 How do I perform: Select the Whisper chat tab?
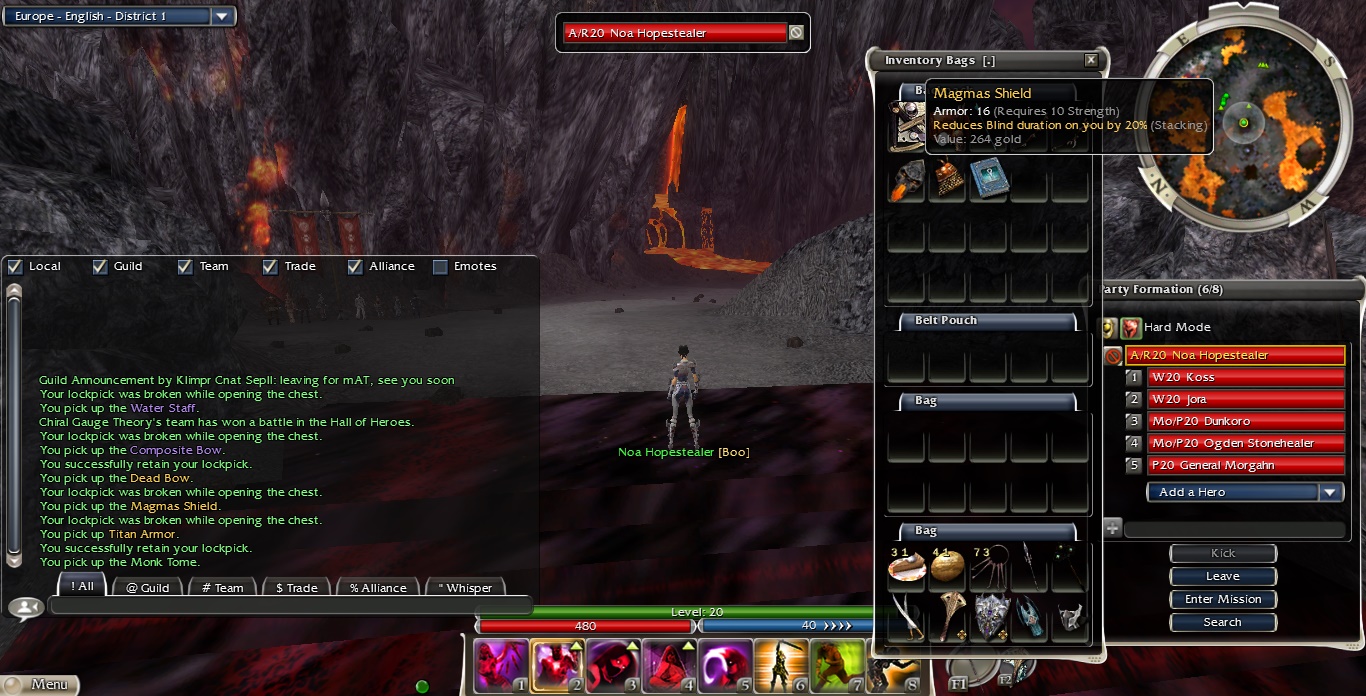464,587
